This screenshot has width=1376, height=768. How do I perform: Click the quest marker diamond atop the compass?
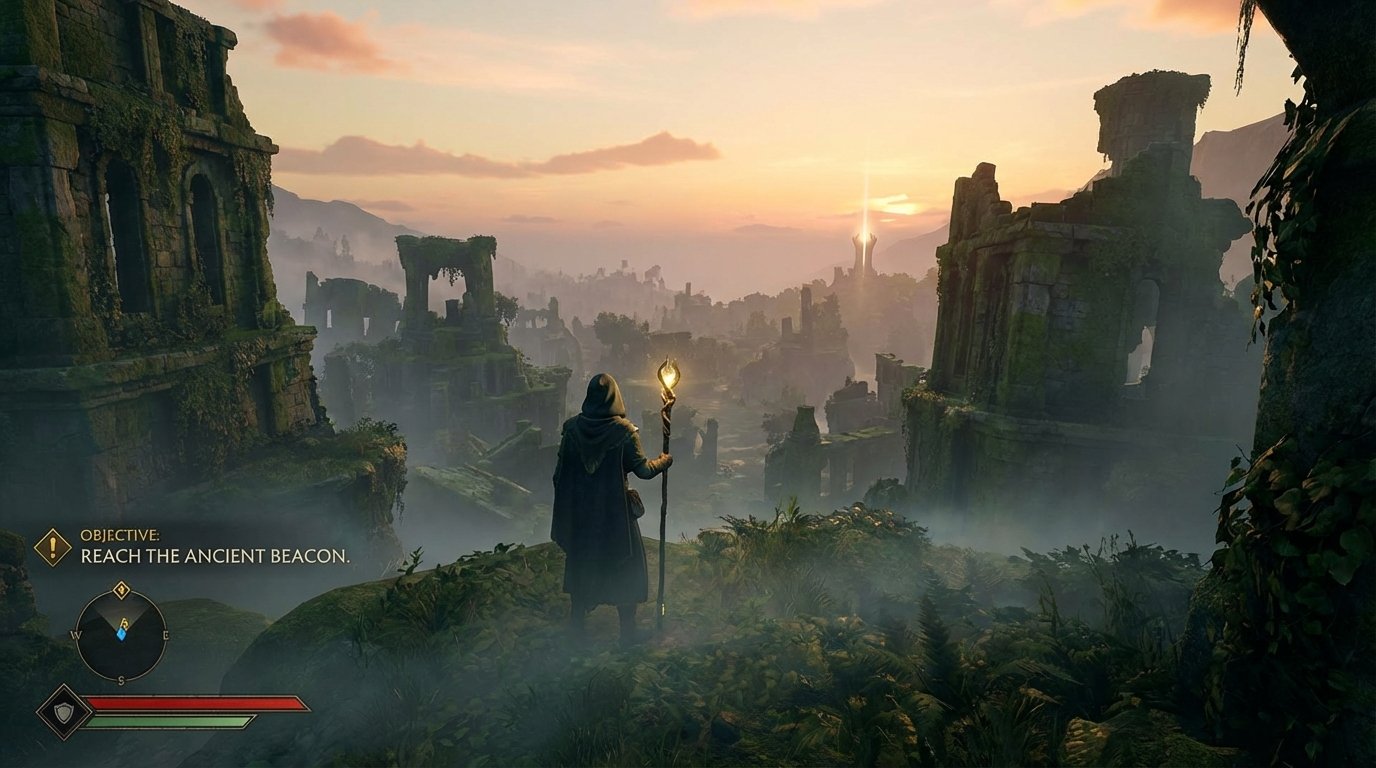(x=123, y=590)
